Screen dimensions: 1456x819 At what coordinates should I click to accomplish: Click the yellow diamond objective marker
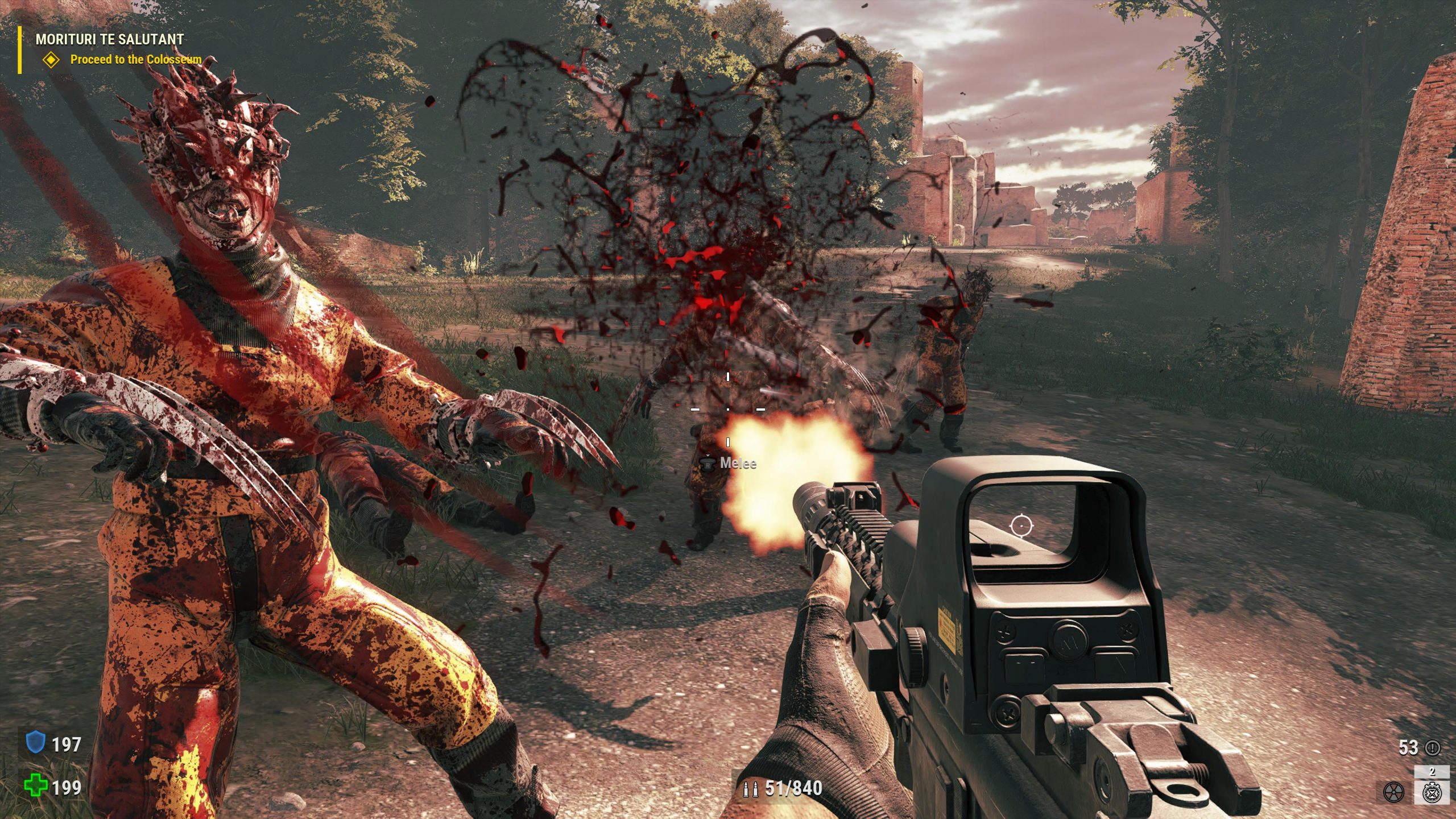click(x=52, y=59)
